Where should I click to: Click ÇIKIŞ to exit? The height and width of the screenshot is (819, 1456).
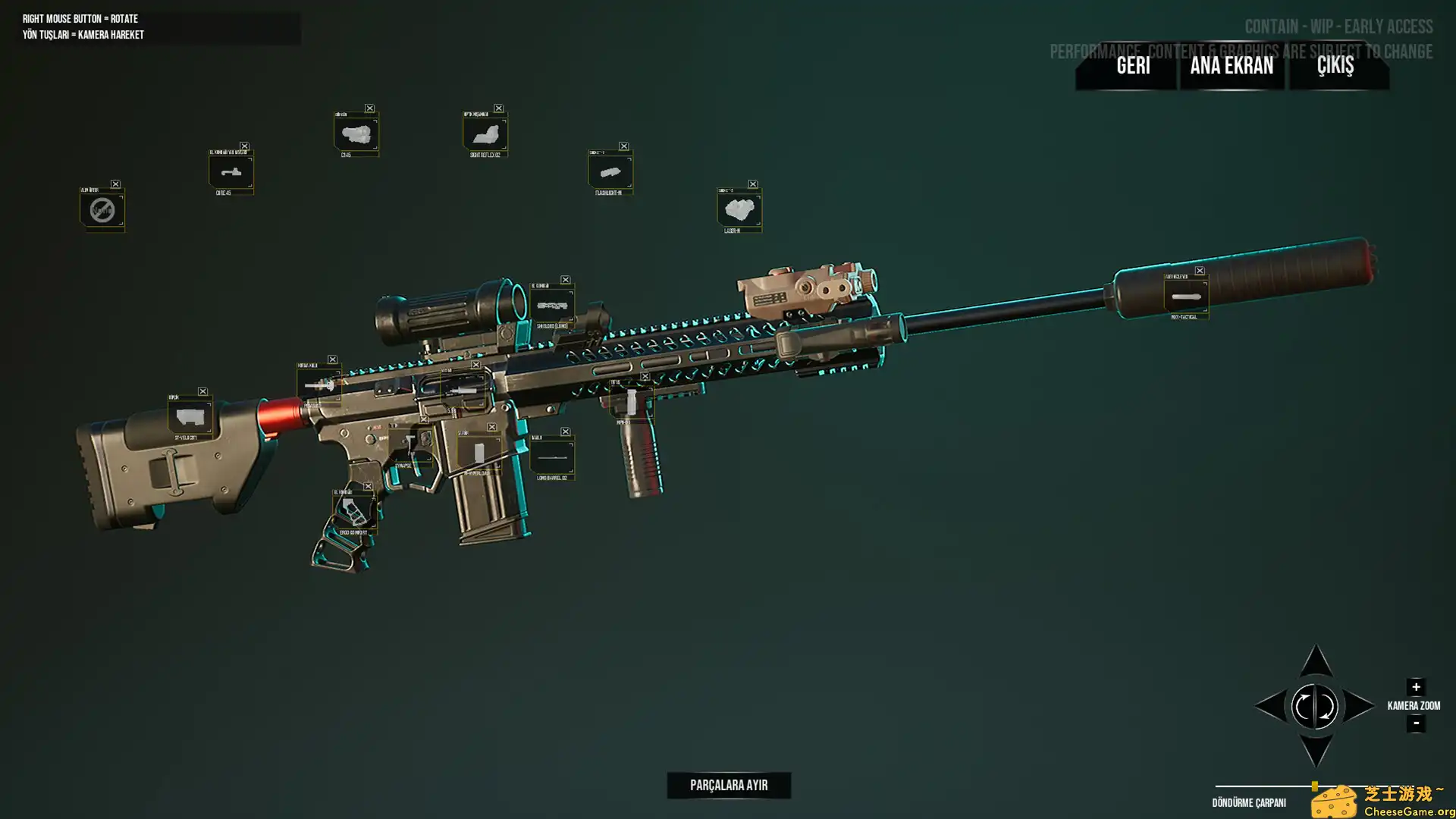pyautogui.click(x=1335, y=67)
